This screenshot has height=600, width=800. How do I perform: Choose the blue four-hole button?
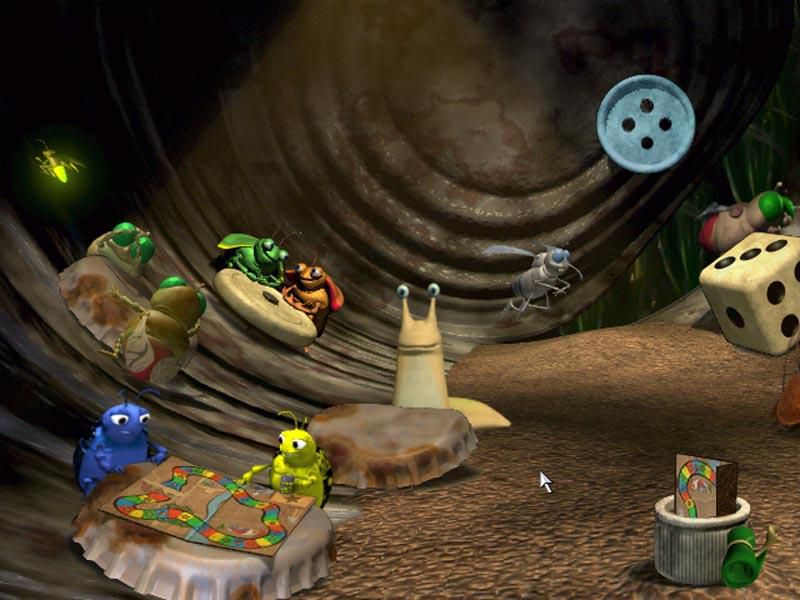click(646, 123)
